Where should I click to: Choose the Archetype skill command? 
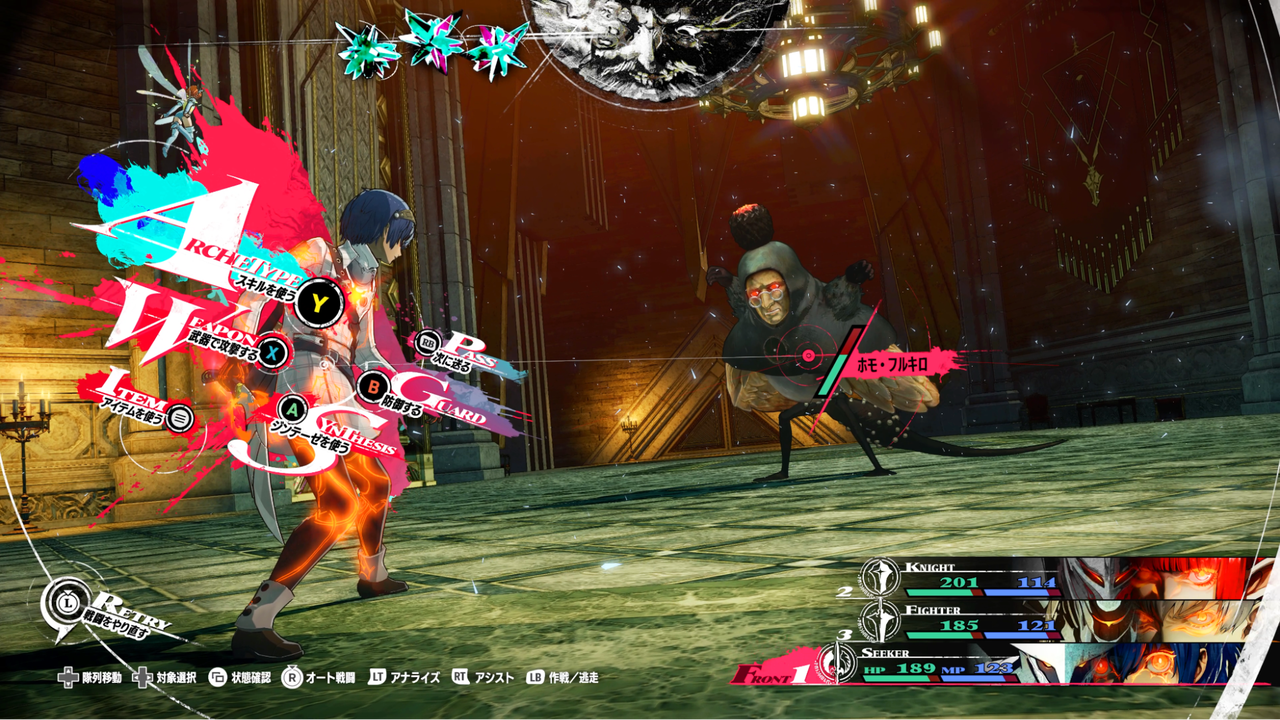click(319, 301)
